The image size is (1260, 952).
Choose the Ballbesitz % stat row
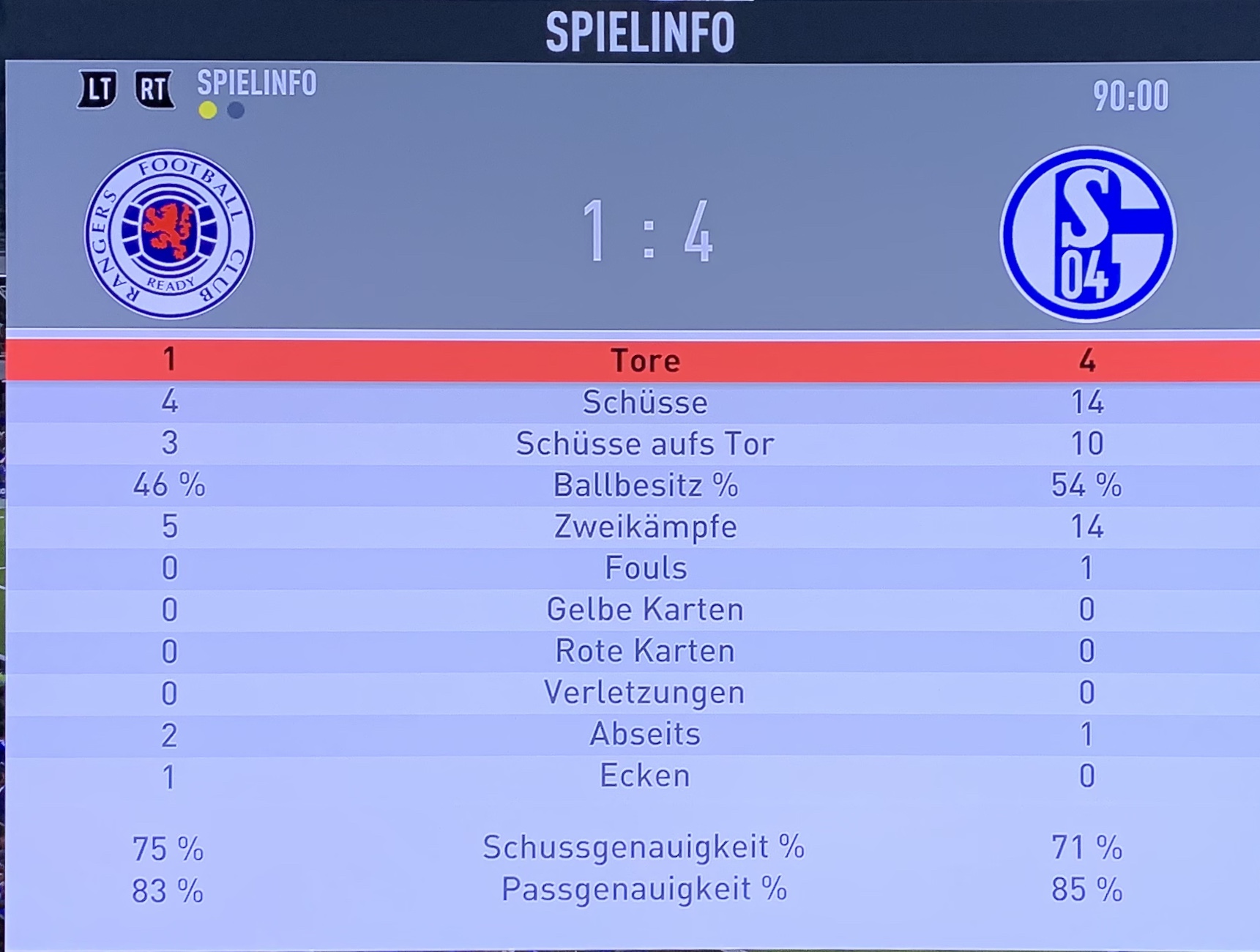644,486
